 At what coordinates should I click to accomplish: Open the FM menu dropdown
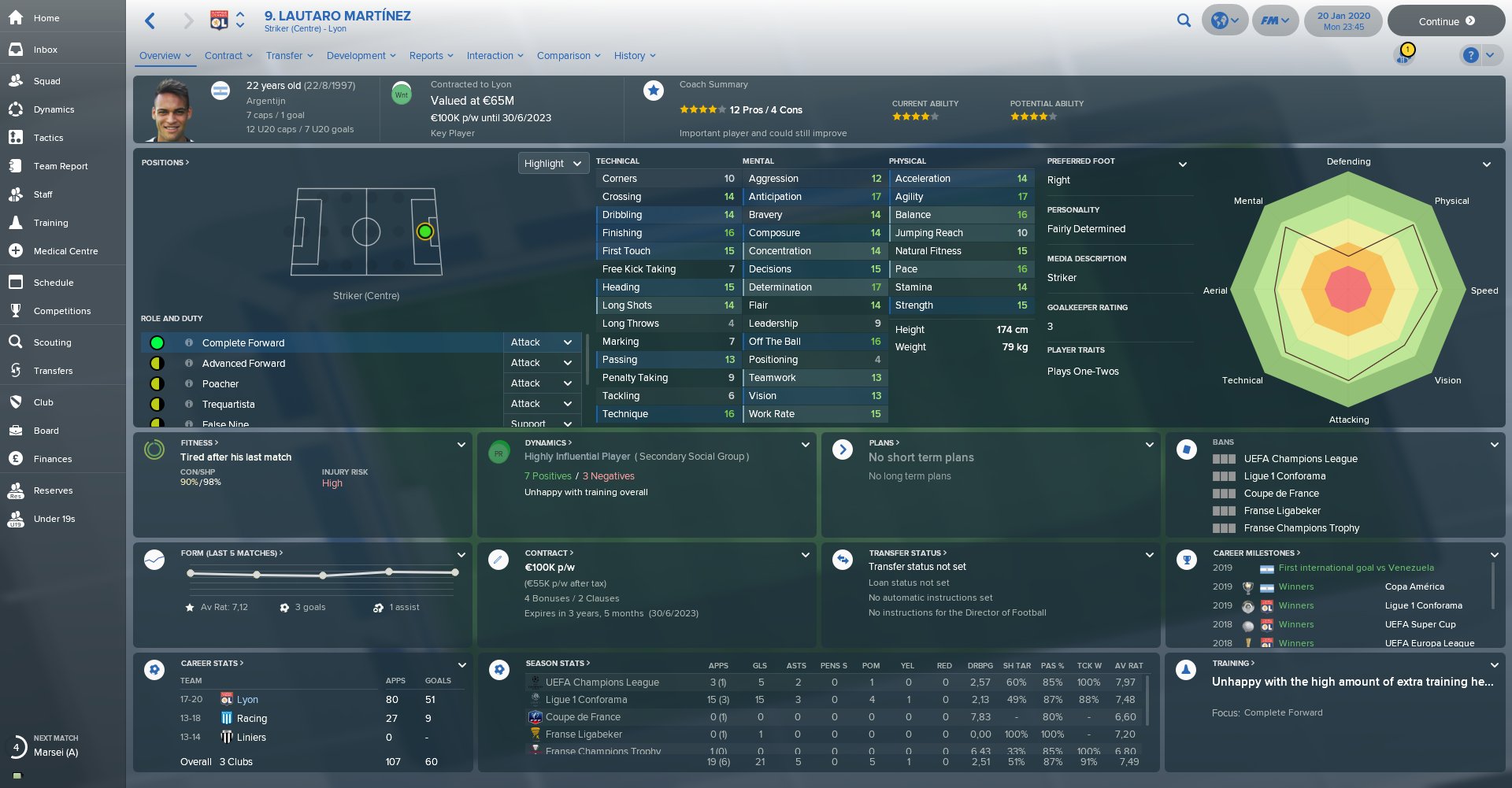1274,20
